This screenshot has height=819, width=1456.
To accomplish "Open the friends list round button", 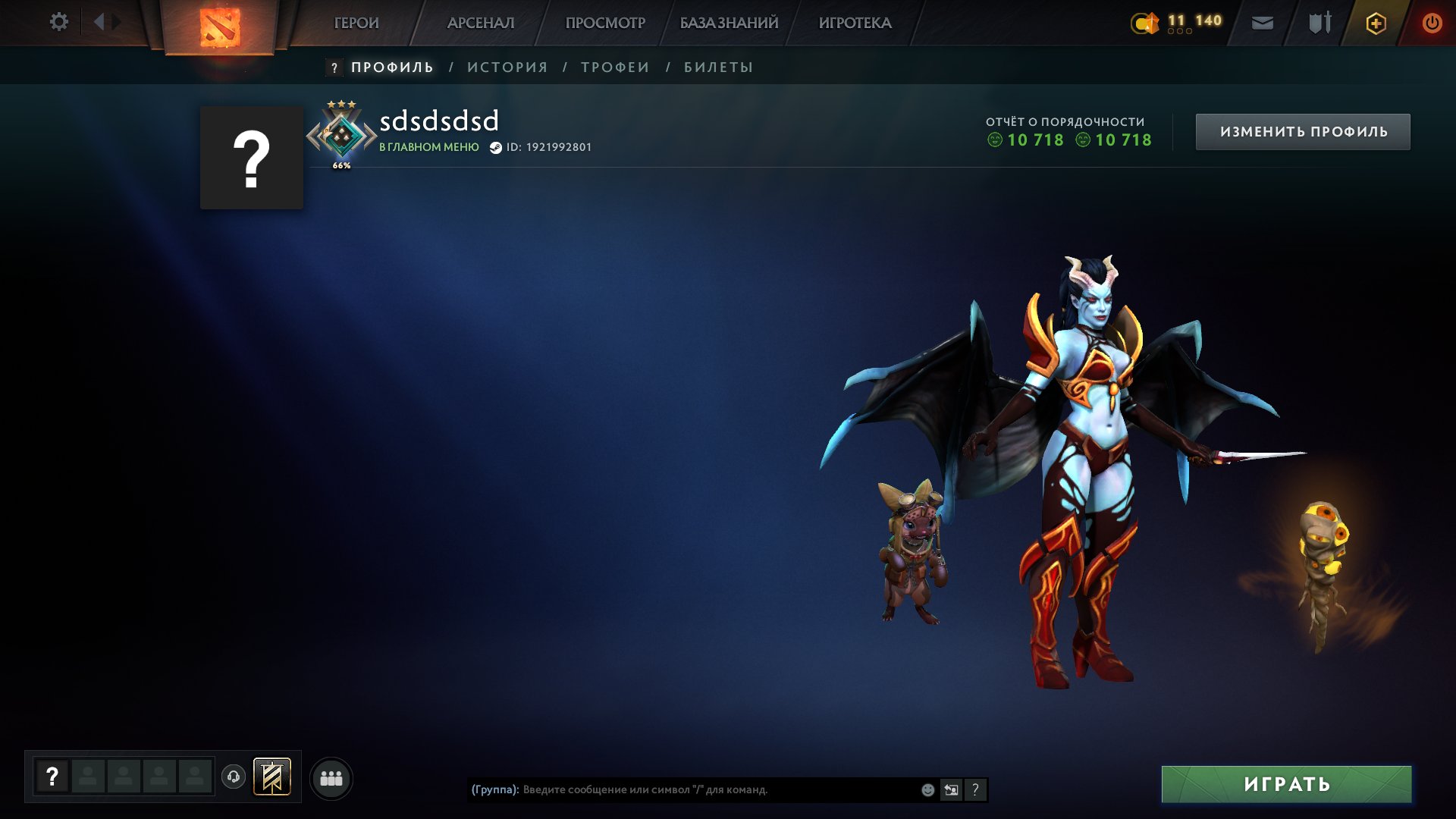I will 331,778.
